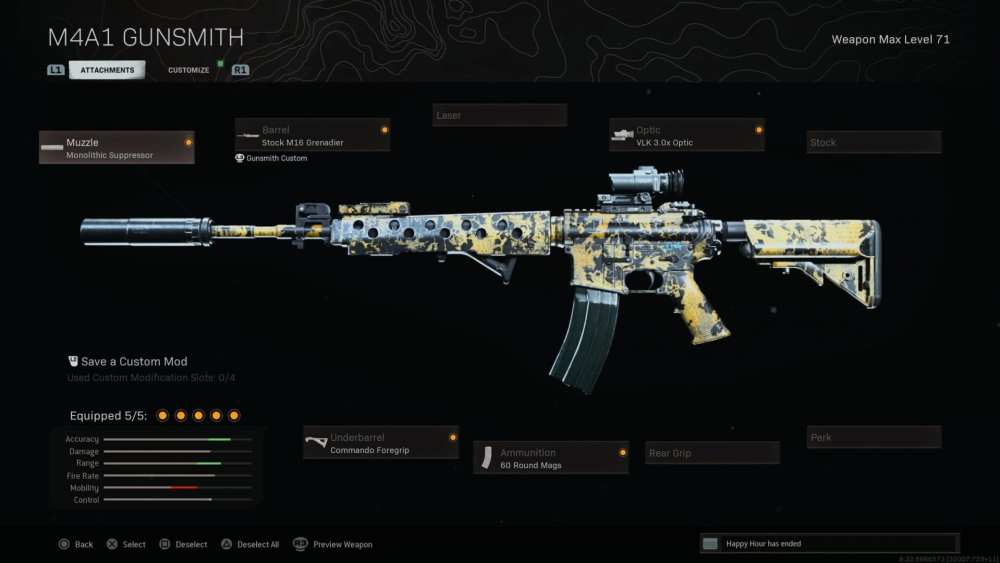Image resolution: width=1000 pixels, height=563 pixels.
Task: Choose the Barrel Stock M16 Grenadier slot
Action: 312,136
